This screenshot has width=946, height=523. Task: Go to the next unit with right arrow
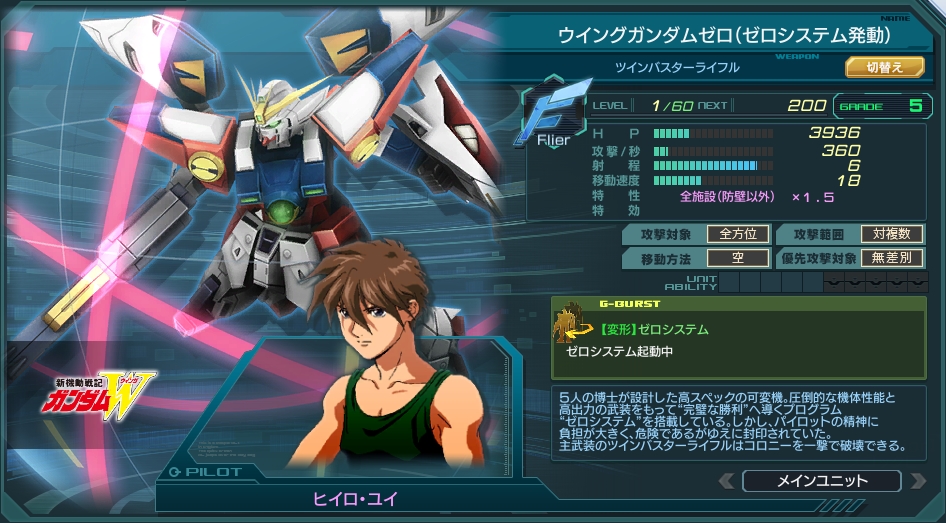918,481
